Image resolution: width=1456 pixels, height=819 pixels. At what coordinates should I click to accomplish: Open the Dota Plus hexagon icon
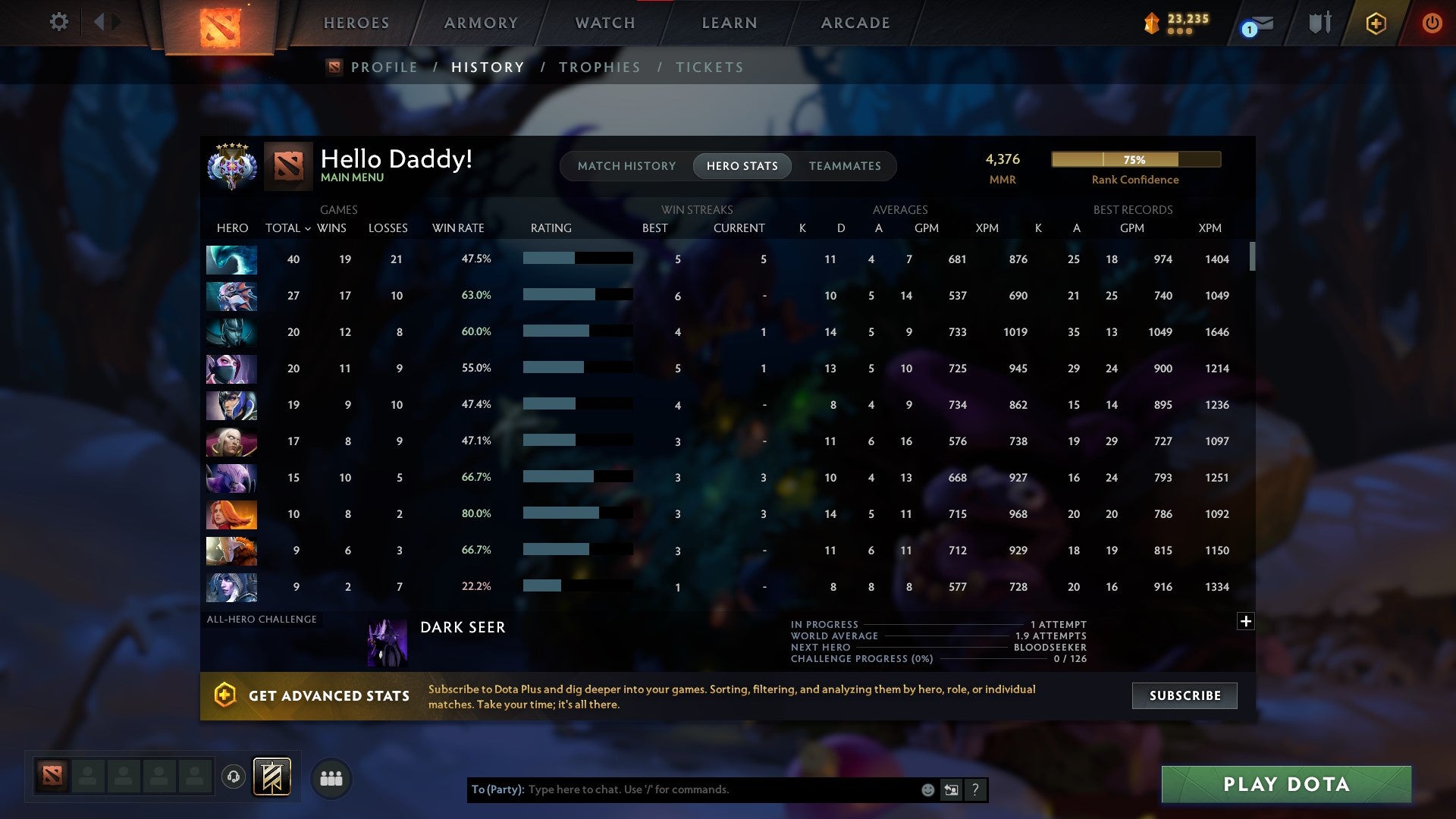pos(1376,24)
